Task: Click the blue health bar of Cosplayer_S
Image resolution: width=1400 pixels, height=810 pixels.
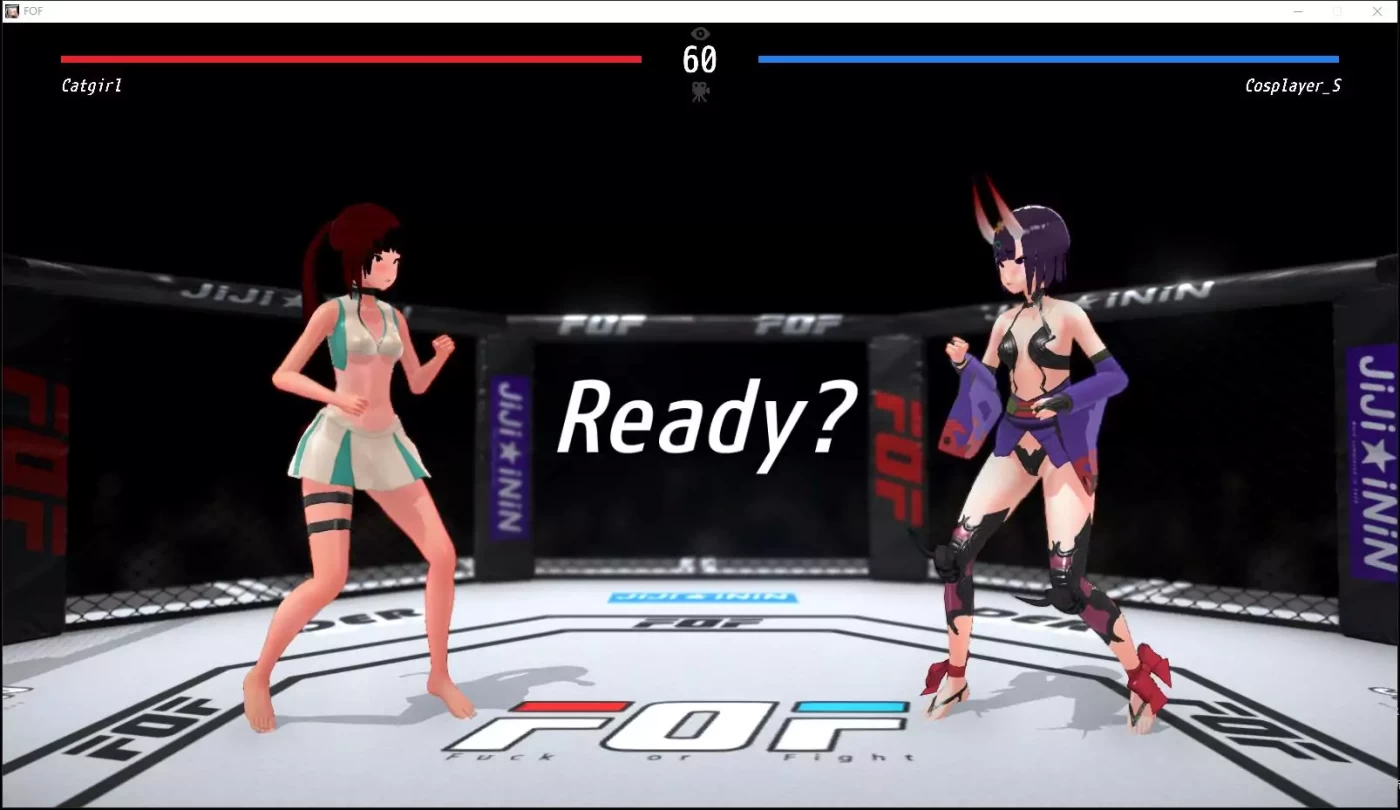Action: 1048,59
